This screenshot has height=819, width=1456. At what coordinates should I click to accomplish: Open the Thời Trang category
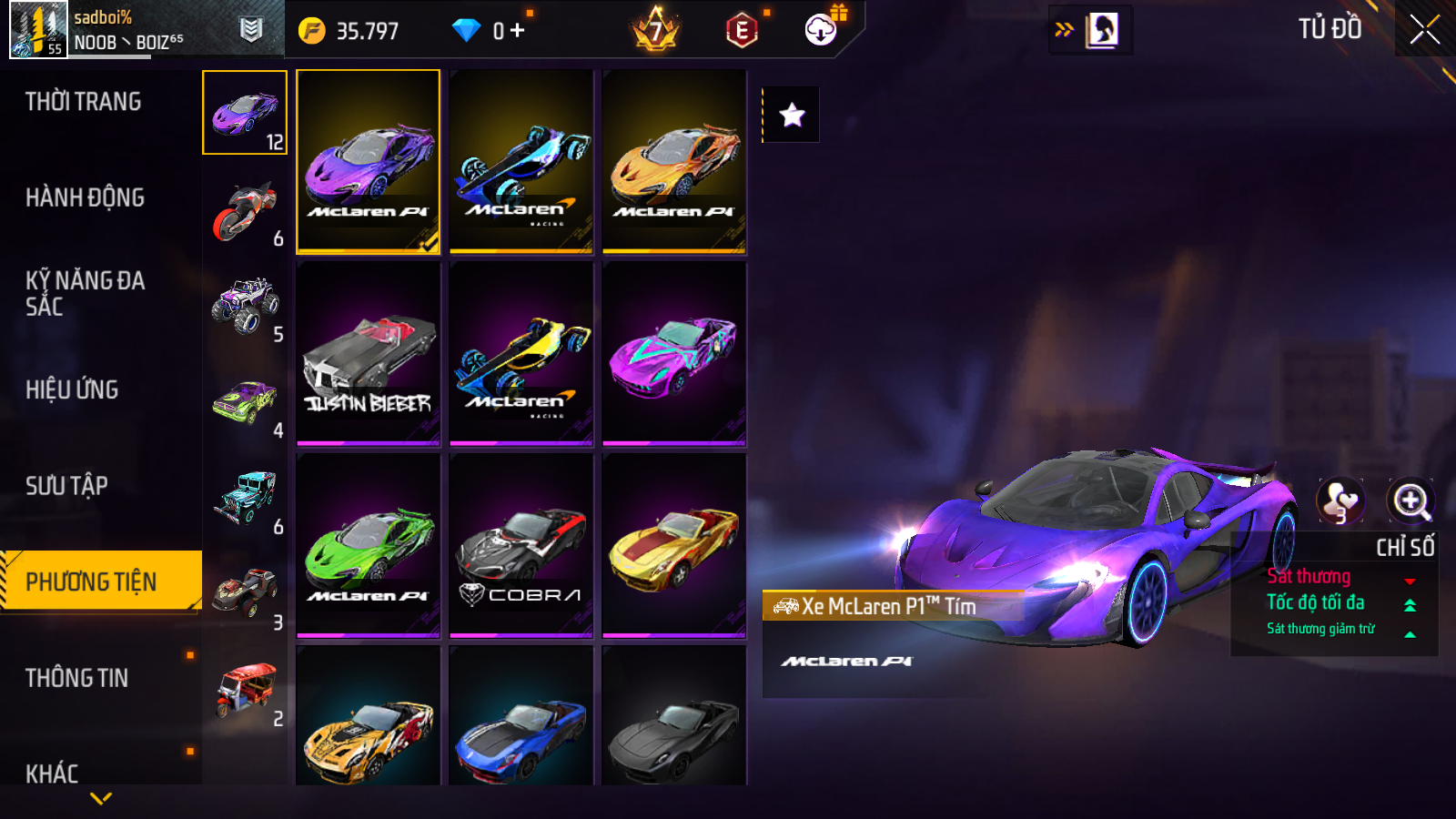click(x=84, y=101)
